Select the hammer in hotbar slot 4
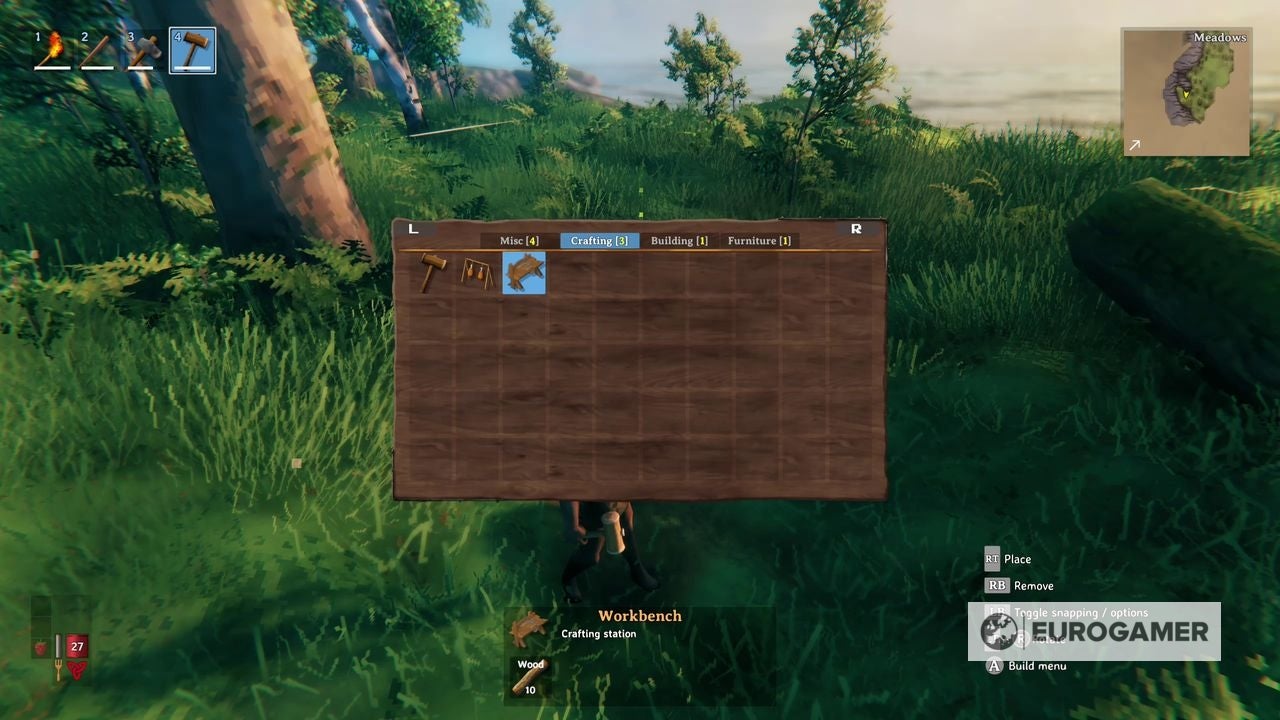1280x720 pixels. click(x=192, y=48)
